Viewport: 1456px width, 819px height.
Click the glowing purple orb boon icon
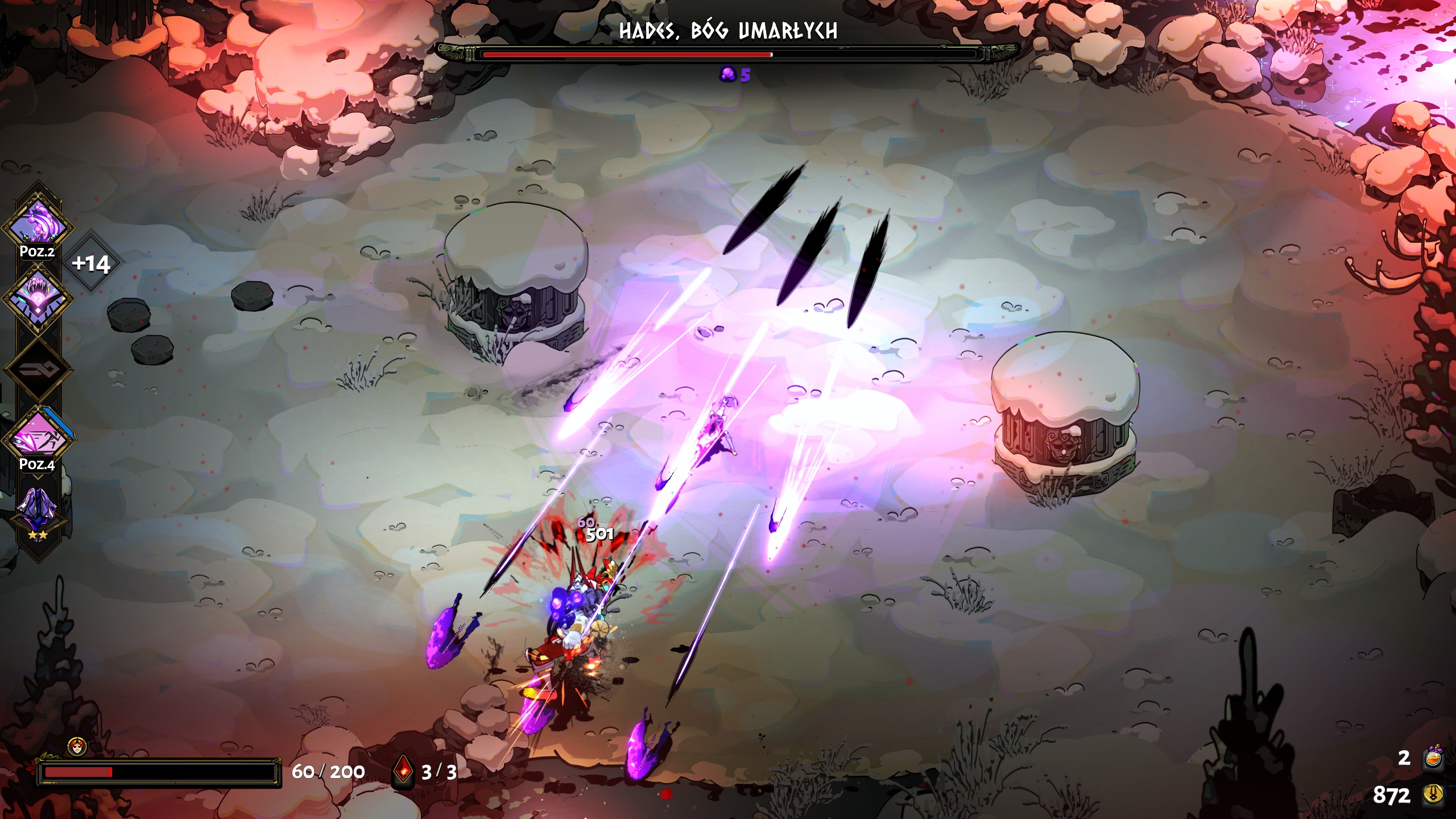click(38, 298)
